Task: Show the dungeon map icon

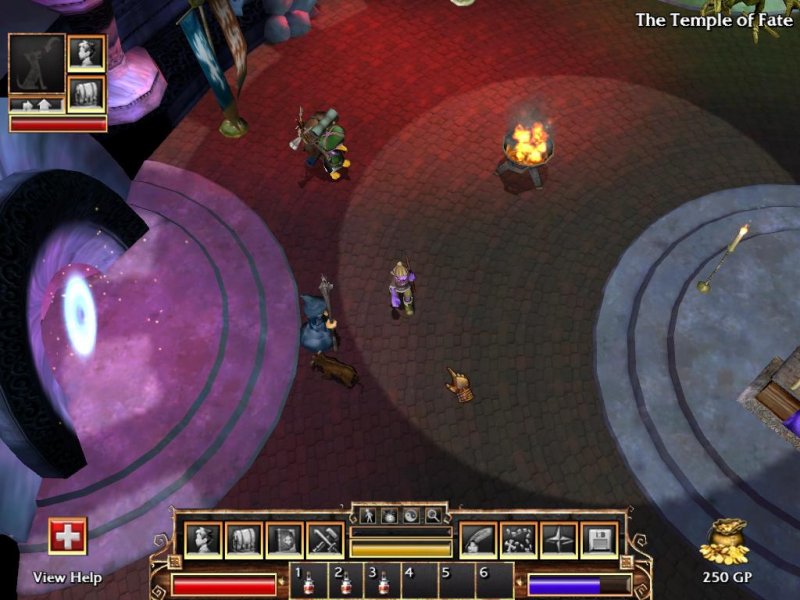Action: 518,541
